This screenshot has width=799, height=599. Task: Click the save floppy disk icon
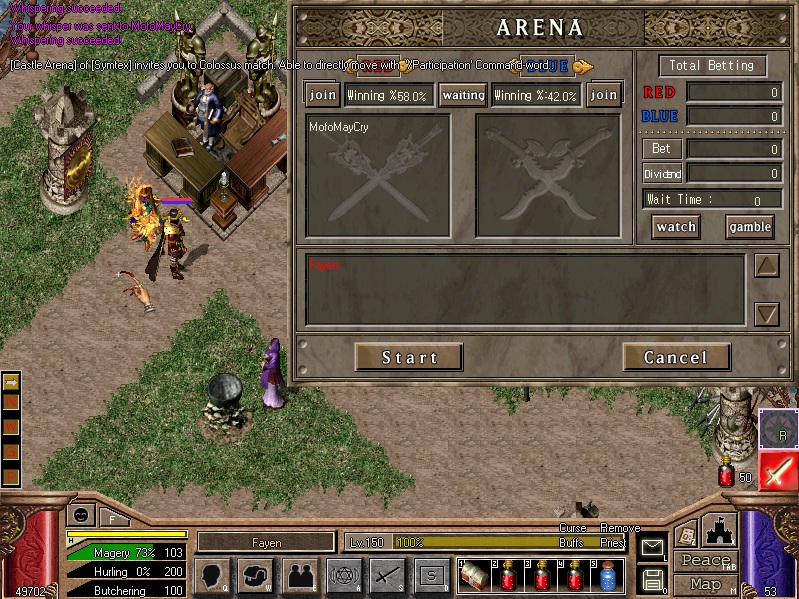(x=652, y=579)
